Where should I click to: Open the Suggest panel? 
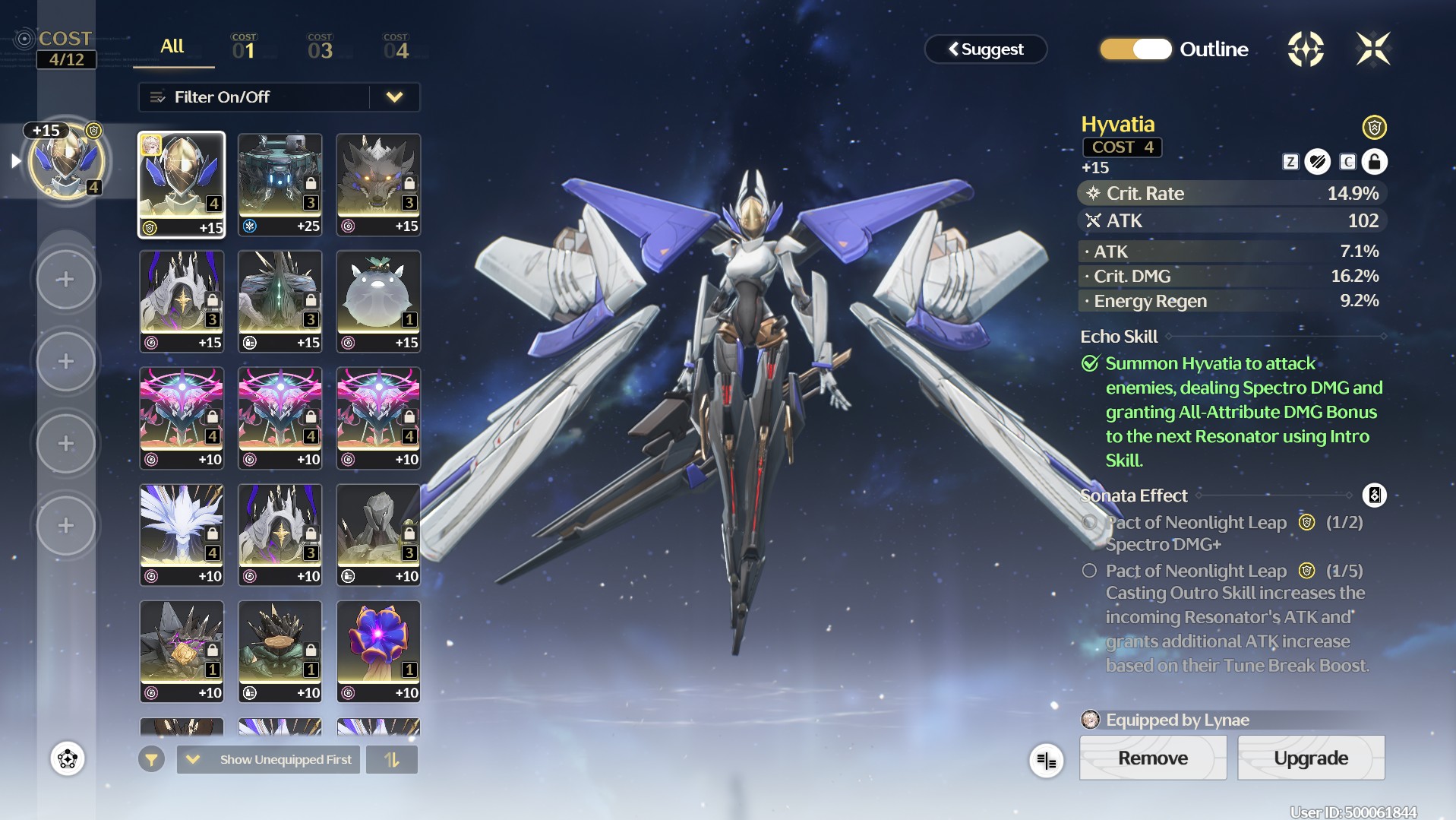(x=985, y=49)
